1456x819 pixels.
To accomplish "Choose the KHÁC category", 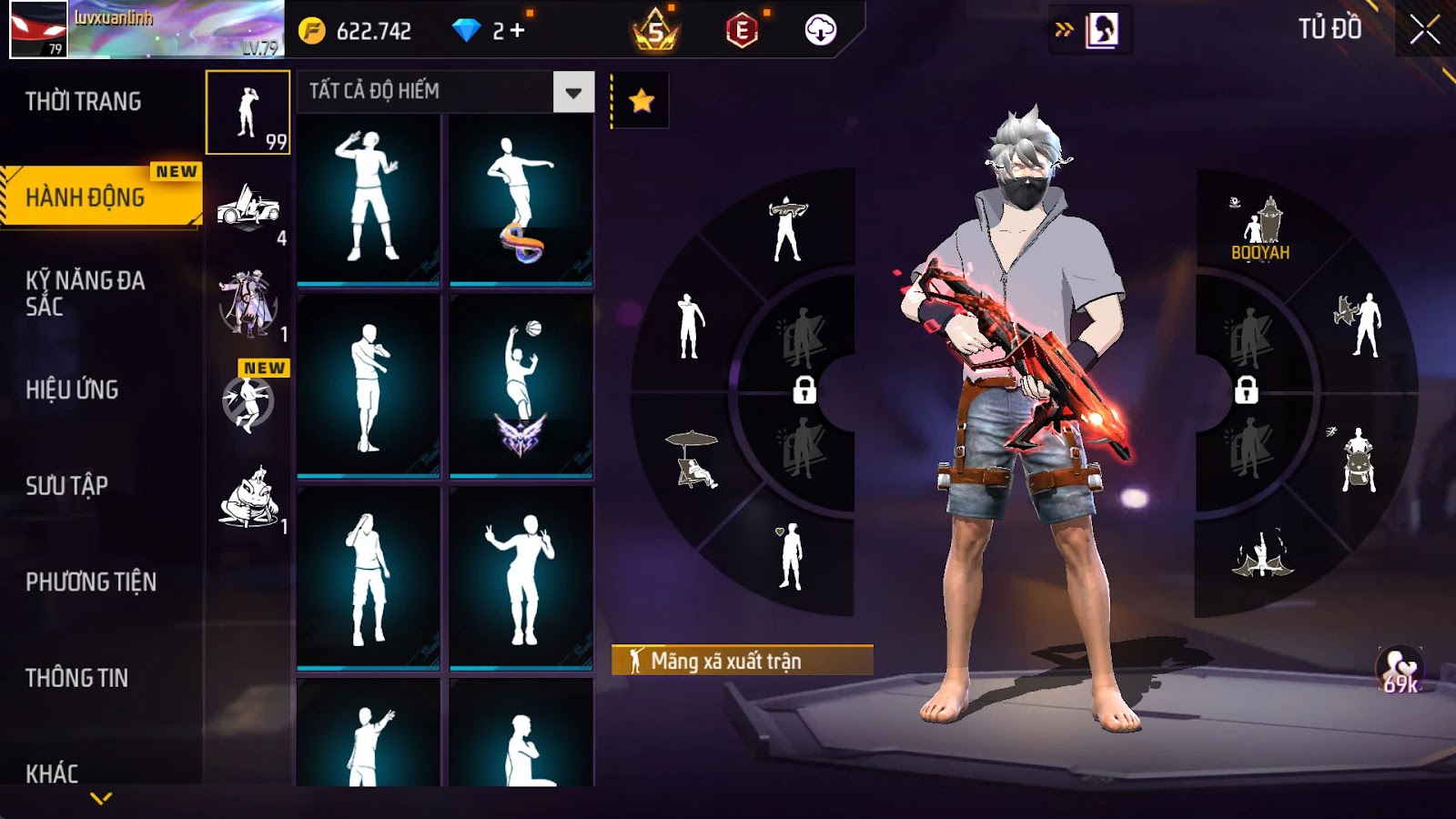I will [52, 773].
